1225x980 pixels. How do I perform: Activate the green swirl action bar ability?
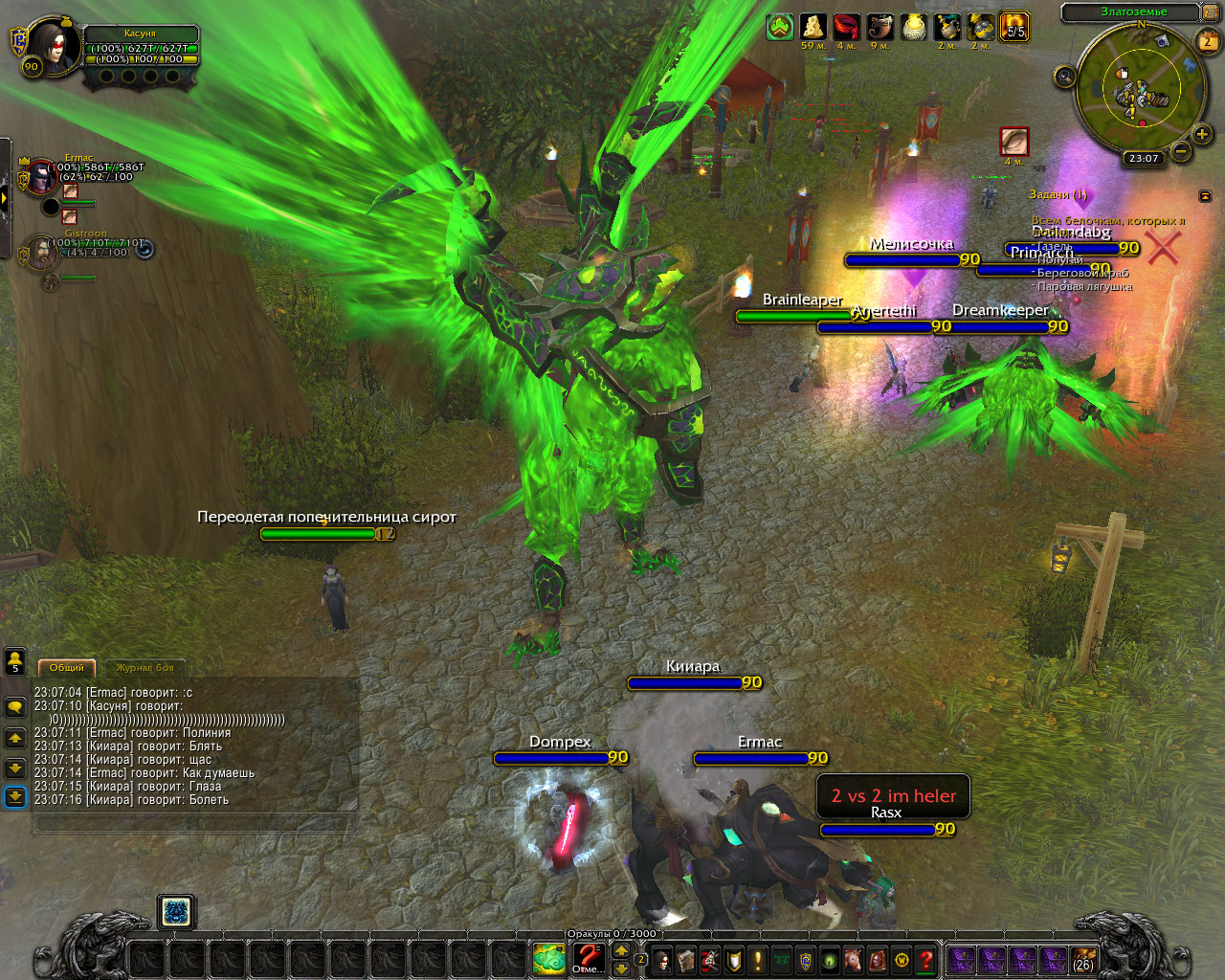point(549,957)
